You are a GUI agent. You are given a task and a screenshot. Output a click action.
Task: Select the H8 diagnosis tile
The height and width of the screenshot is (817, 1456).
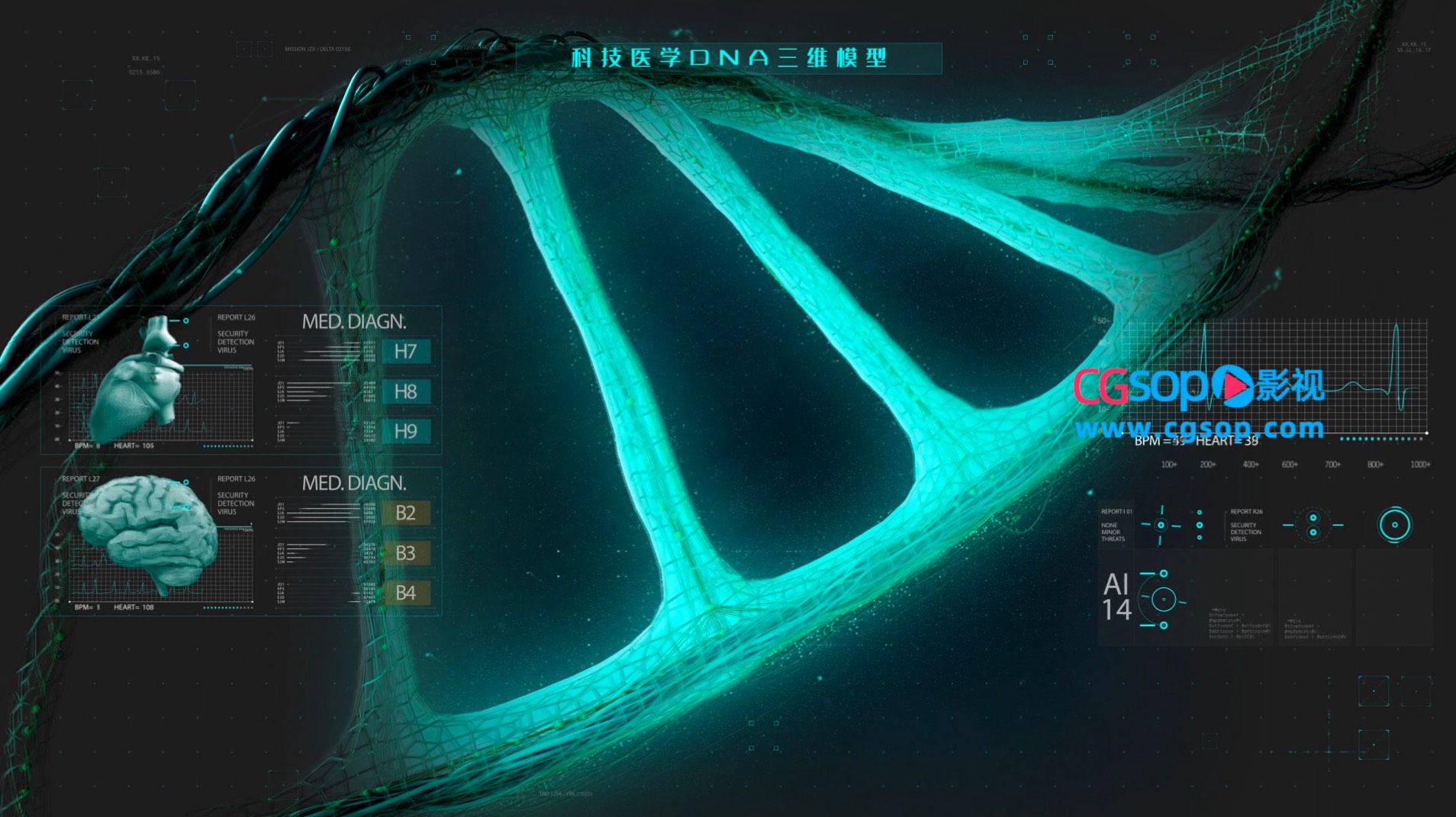pos(405,392)
